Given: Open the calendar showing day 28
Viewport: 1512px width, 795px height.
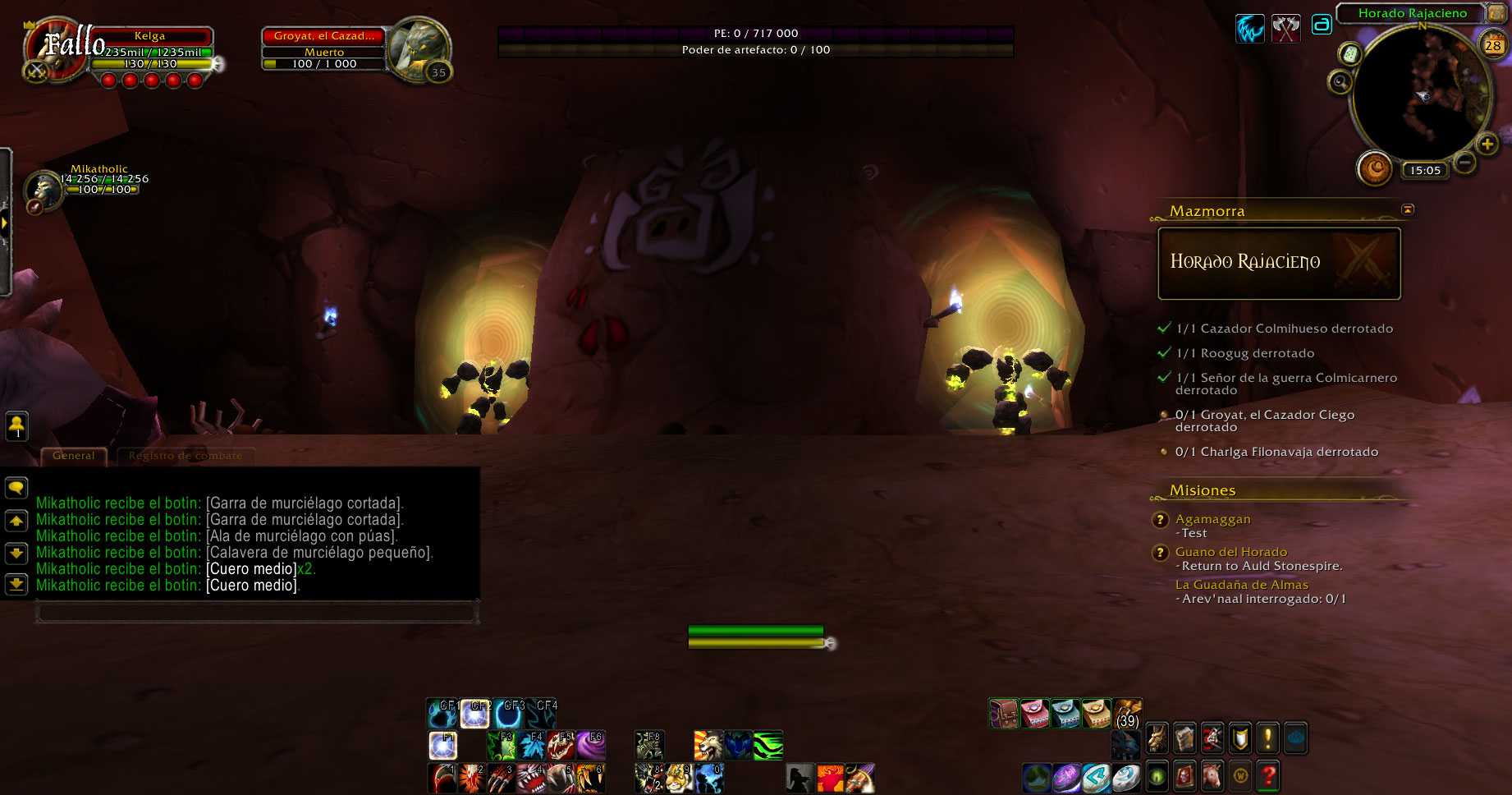Looking at the screenshot, I should pos(1493,45).
